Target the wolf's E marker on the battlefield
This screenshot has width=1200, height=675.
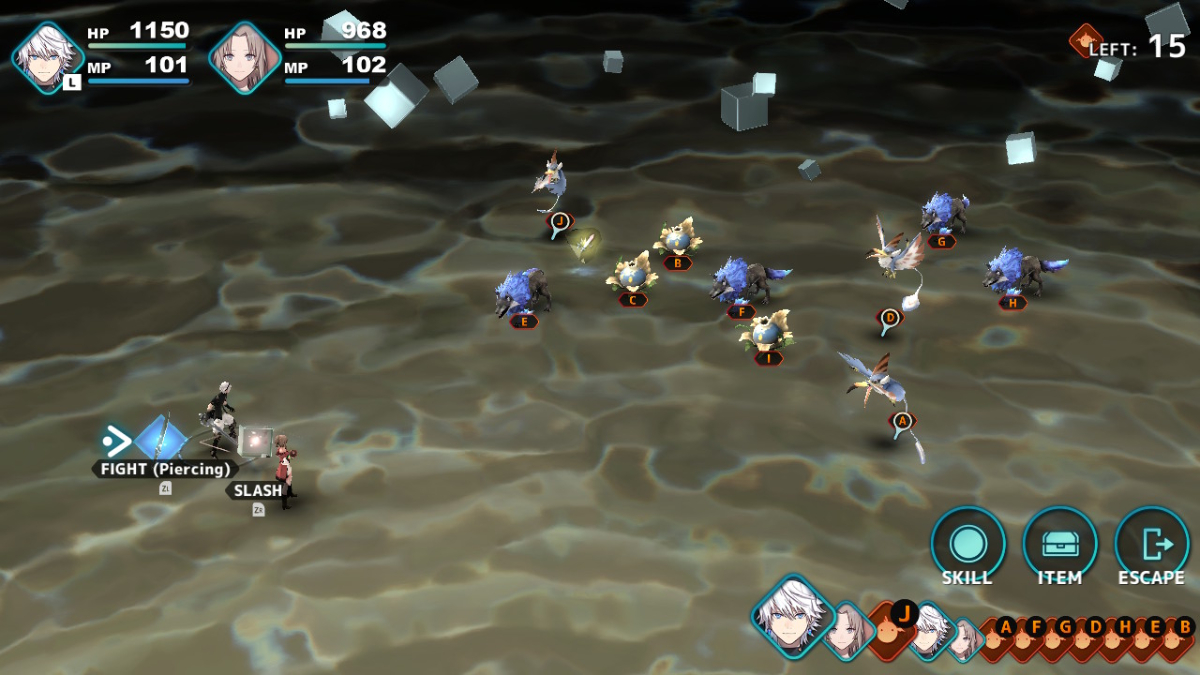pyautogui.click(x=524, y=321)
